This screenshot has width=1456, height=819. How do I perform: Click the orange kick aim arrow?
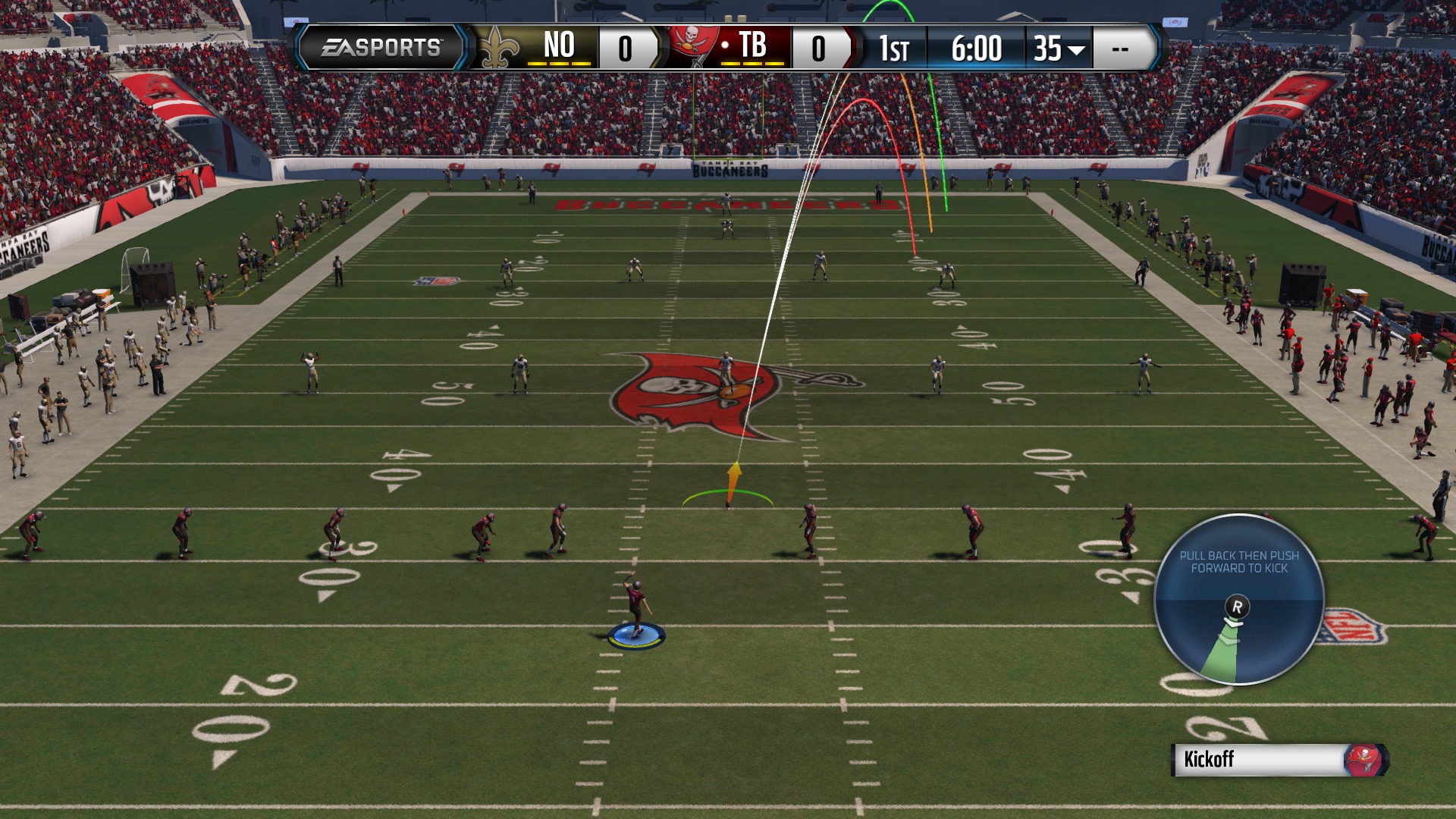click(x=733, y=480)
